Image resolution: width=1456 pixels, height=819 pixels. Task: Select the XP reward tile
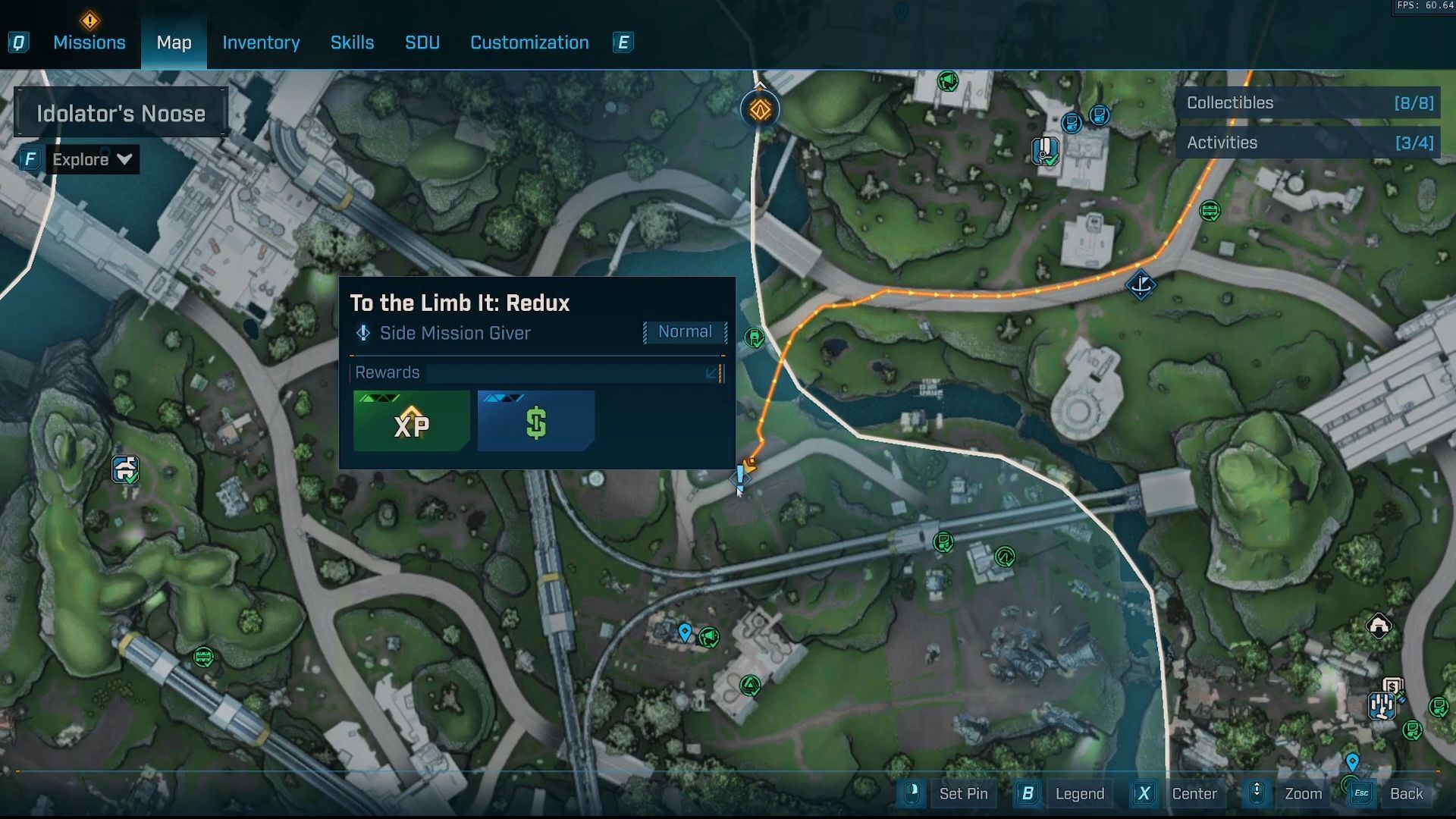pos(412,422)
